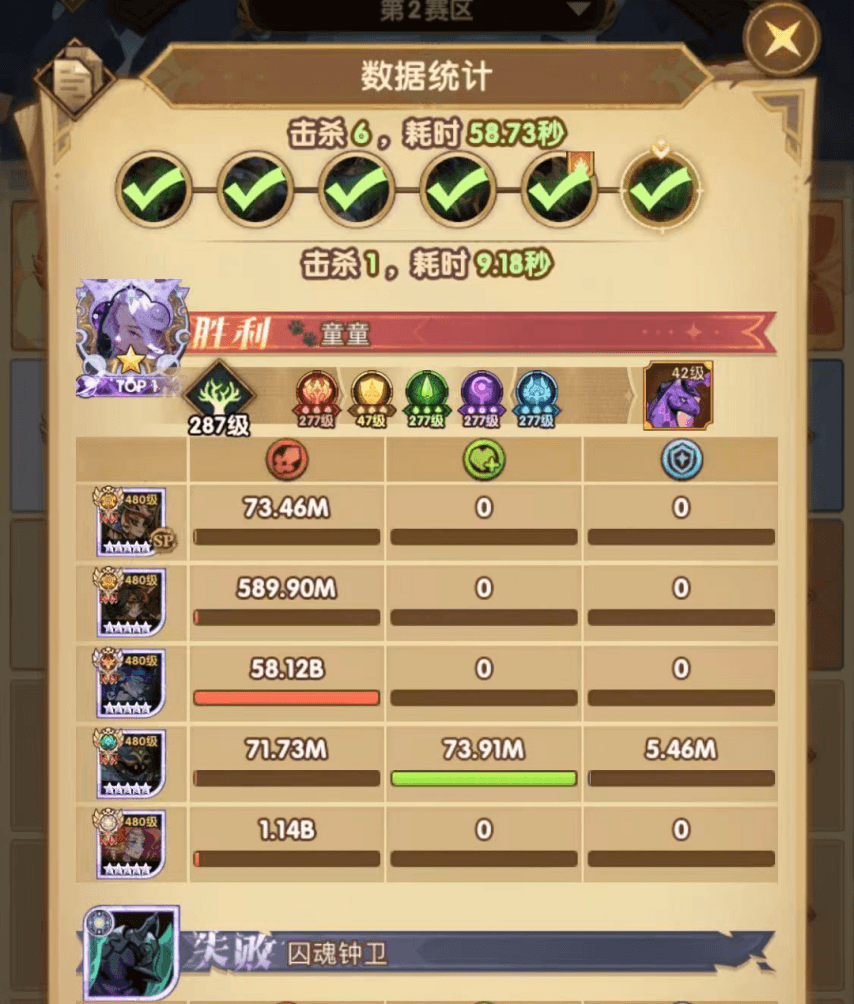Select the red damage column icon
Viewport: 854px width, 1004px height.
point(287,460)
